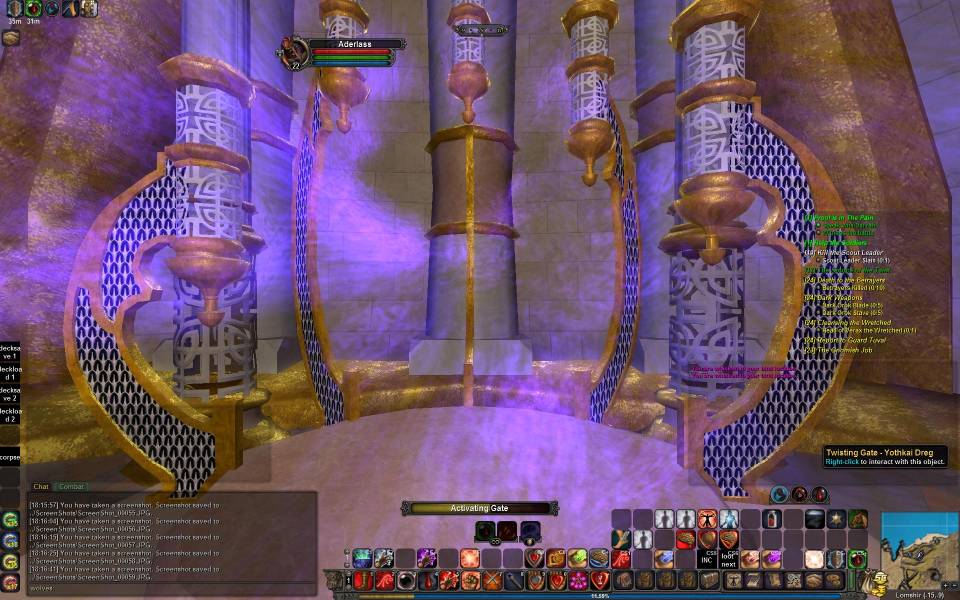Click the first buff icon with timer

point(14,8)
